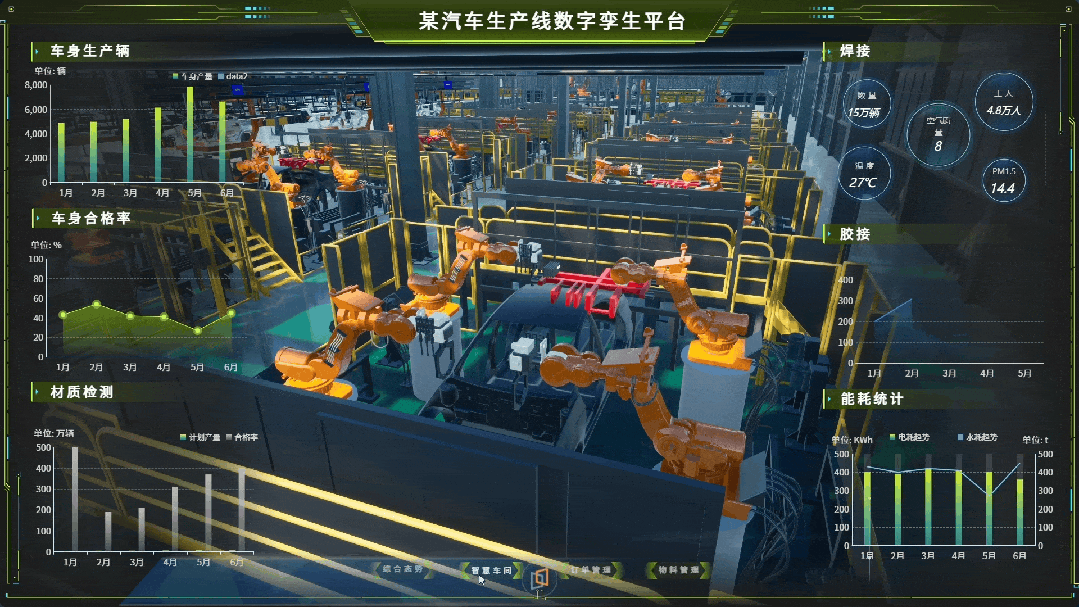Toggle the data2 legend series
Viewport: 1079px width, 607px height.
coord(232,76)
